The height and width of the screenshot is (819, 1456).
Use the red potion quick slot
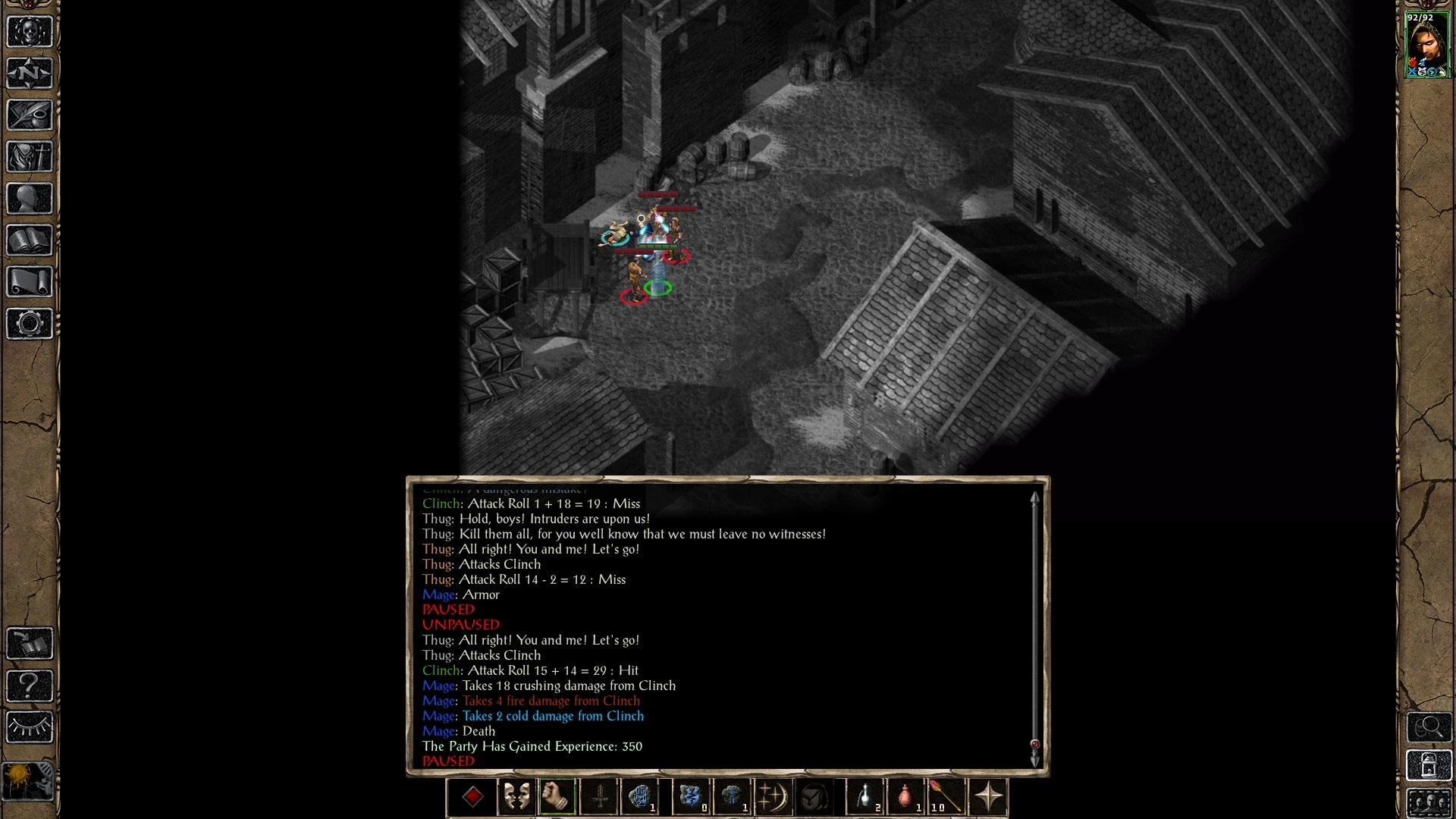(905, 797)
